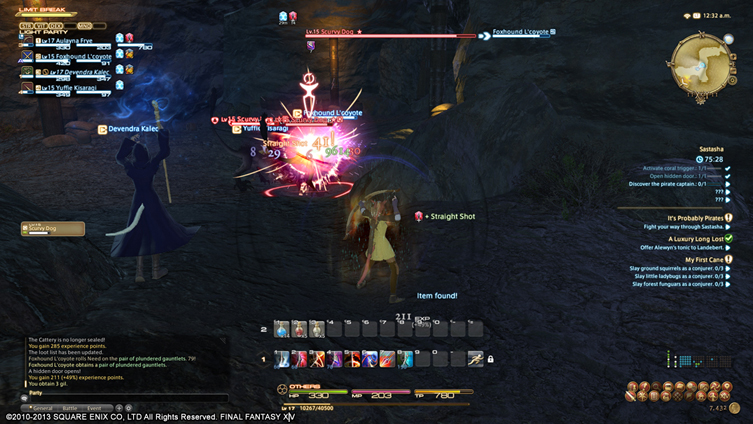This screenshot has width=753, height=424.
Task: Target Foxhound L'coyote from the party list
Action: [x=71, y=57]
